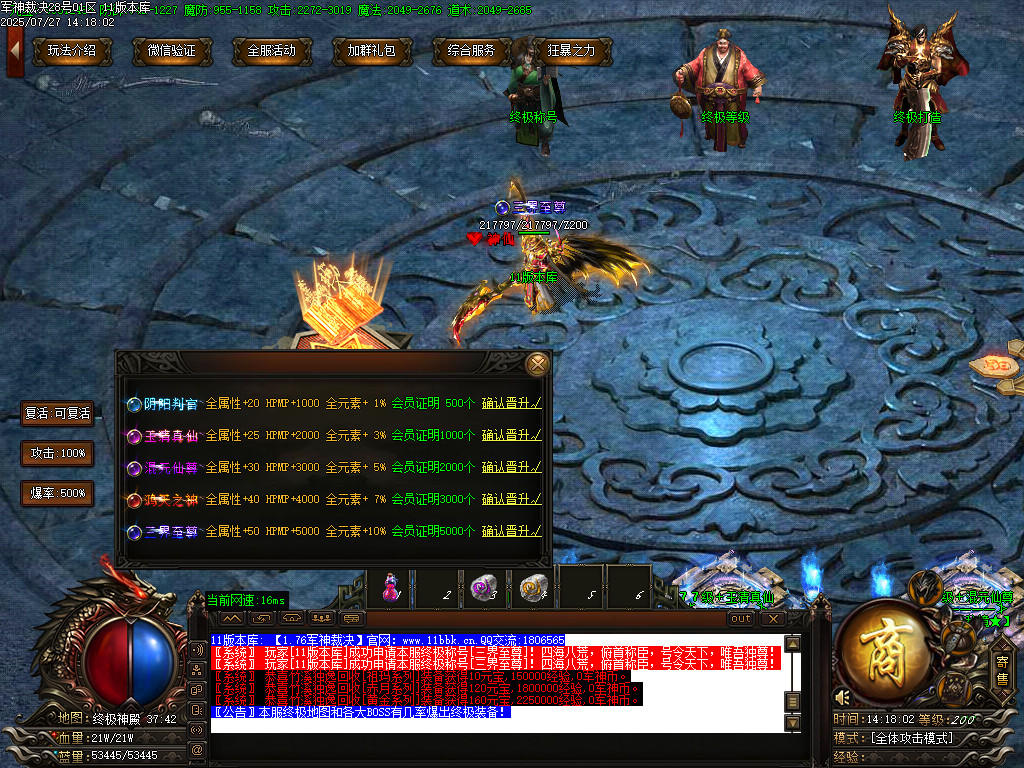The image size is (1024, 768).
Task: Activate the 狂暴之力 button
Action: 572,51
